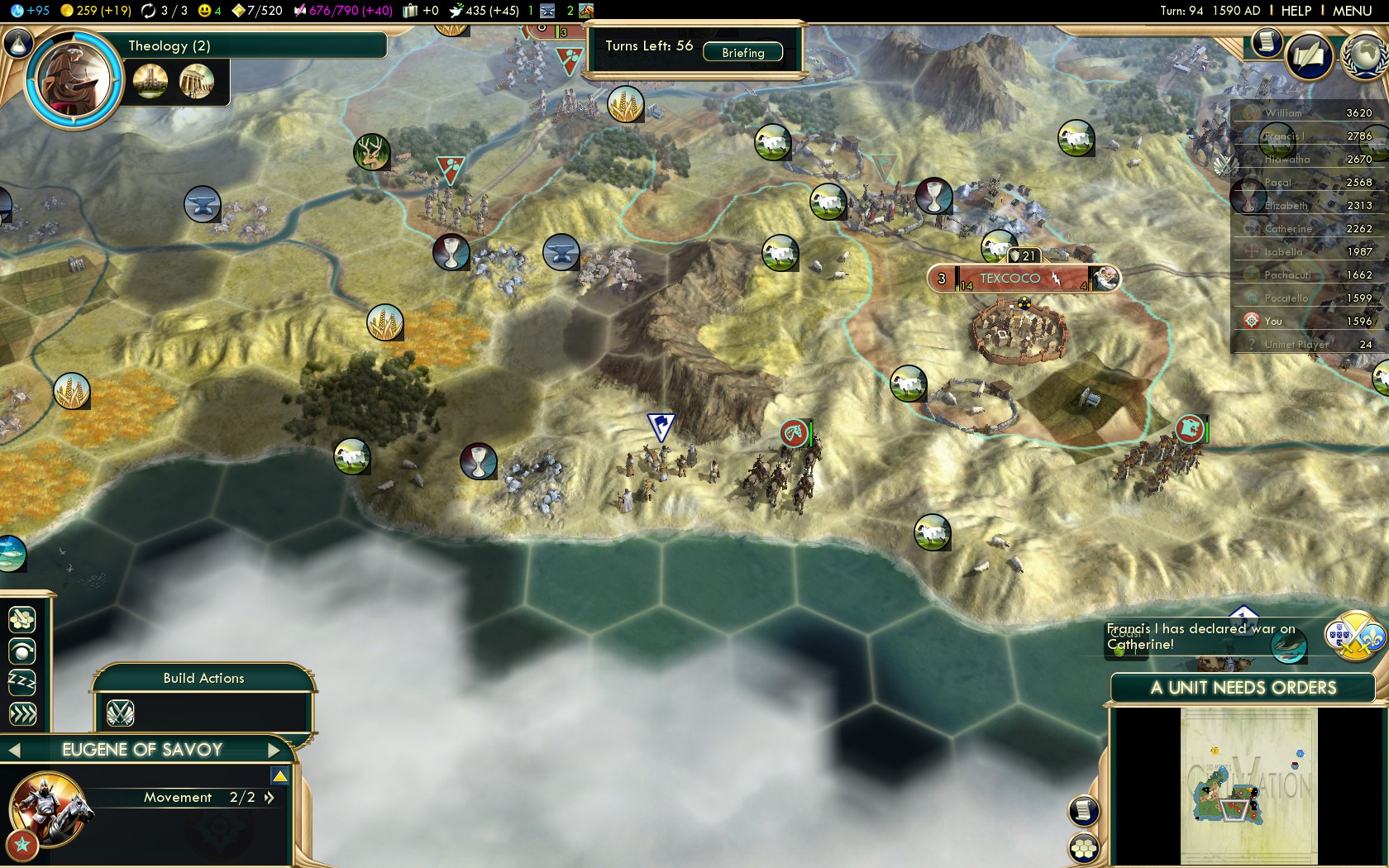Image resolution: width=1389 pixels, height=868 pixels.
Task: Open the game MENU
Action: (1352, 11)
